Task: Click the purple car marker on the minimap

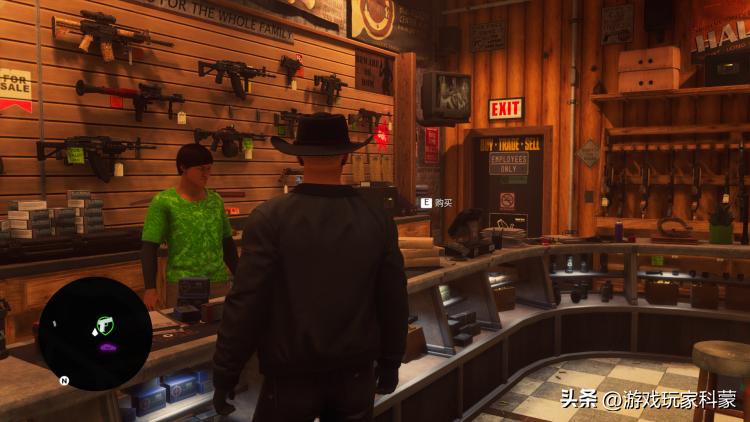Action: click(x=107, y=347)
